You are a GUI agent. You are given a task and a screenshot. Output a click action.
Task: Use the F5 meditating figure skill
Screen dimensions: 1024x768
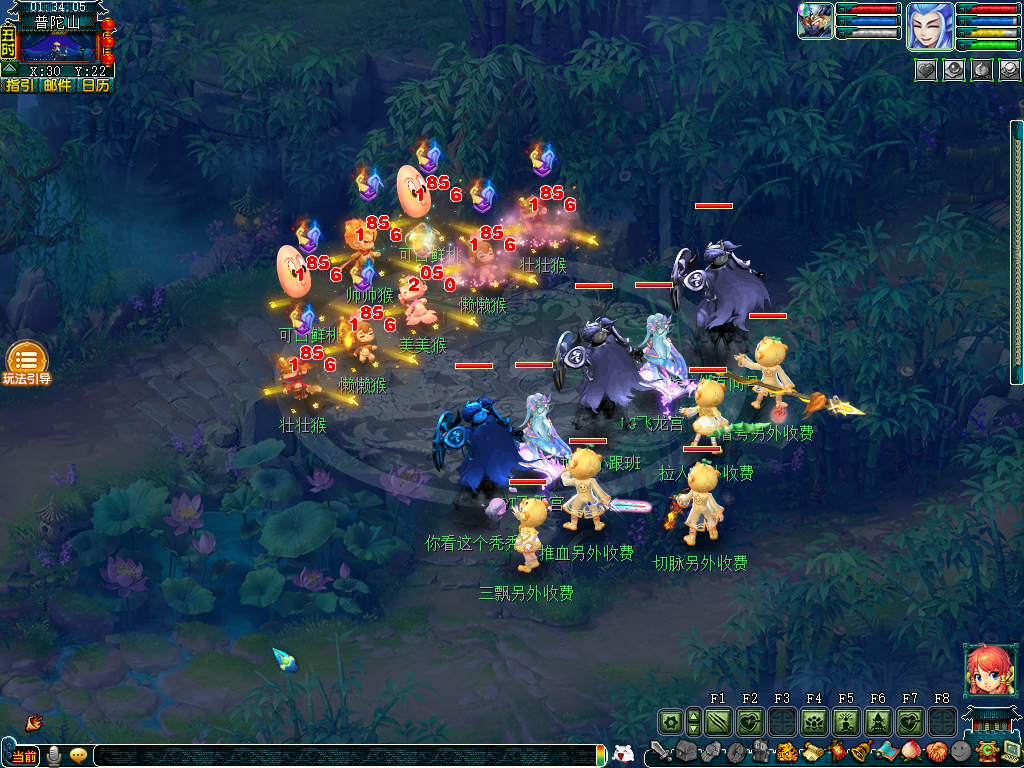[x=846, y=721]
